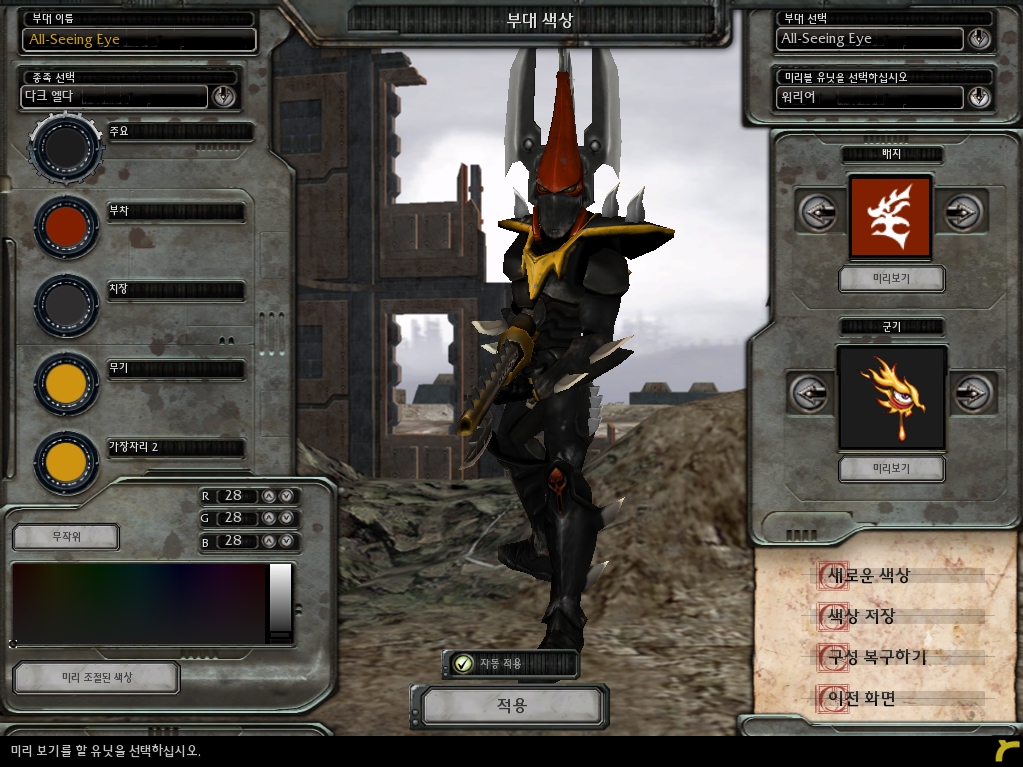Select the 가장자리 2 color swatch
The height and width of the screenshot is (767, 1023).
(x=66, y=461)
